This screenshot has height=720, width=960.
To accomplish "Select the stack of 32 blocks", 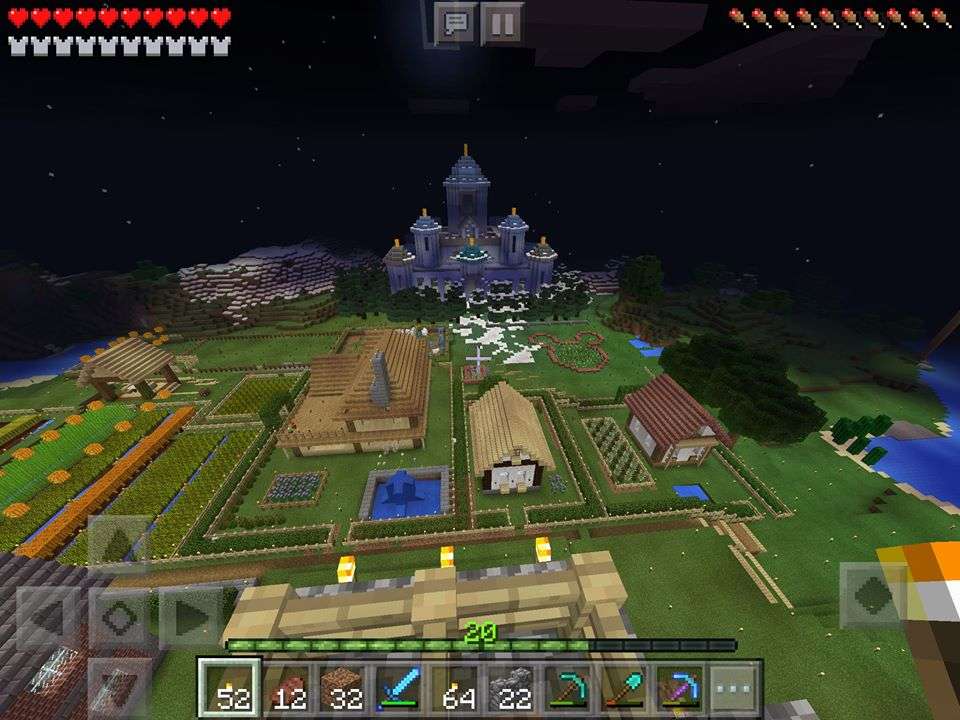I will click(343, 688).
